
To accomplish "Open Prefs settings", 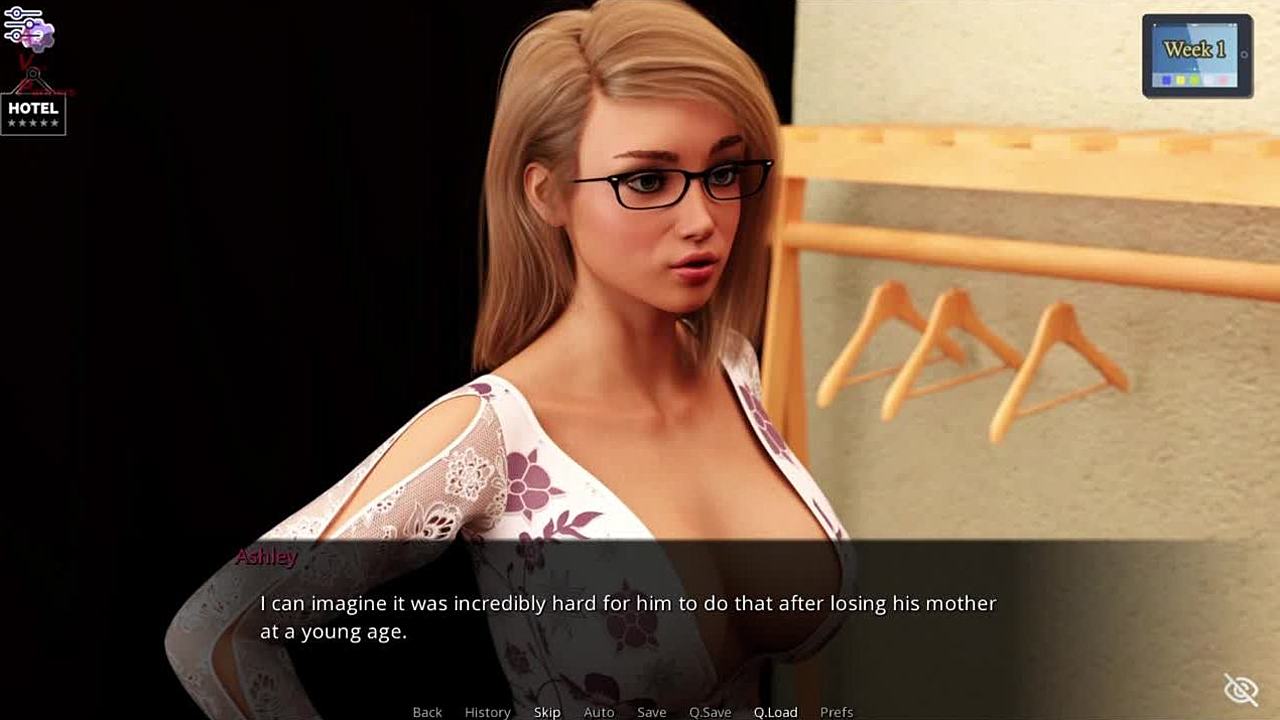I will tap(836, 712).
